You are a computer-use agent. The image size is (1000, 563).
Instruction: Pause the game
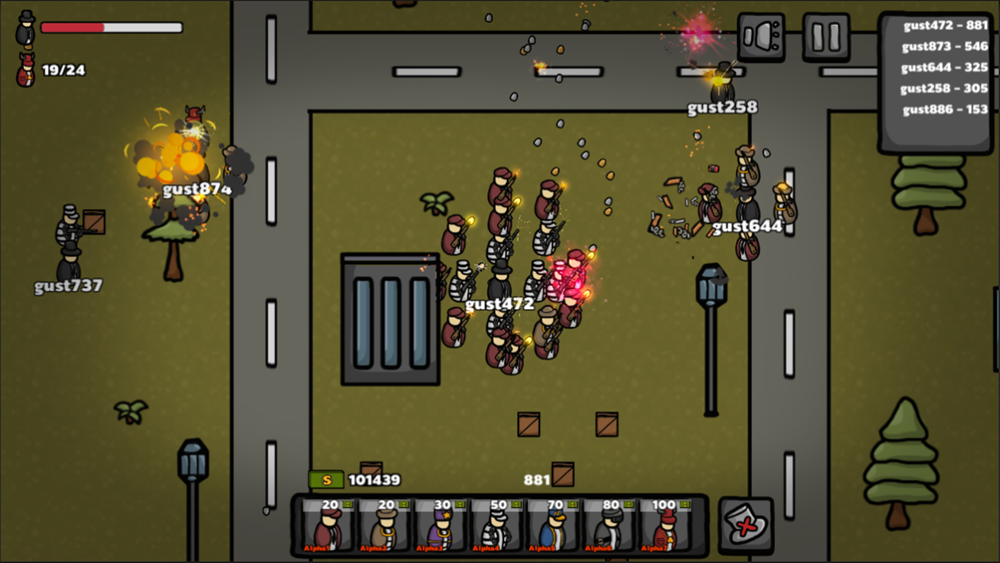[826, 37]
